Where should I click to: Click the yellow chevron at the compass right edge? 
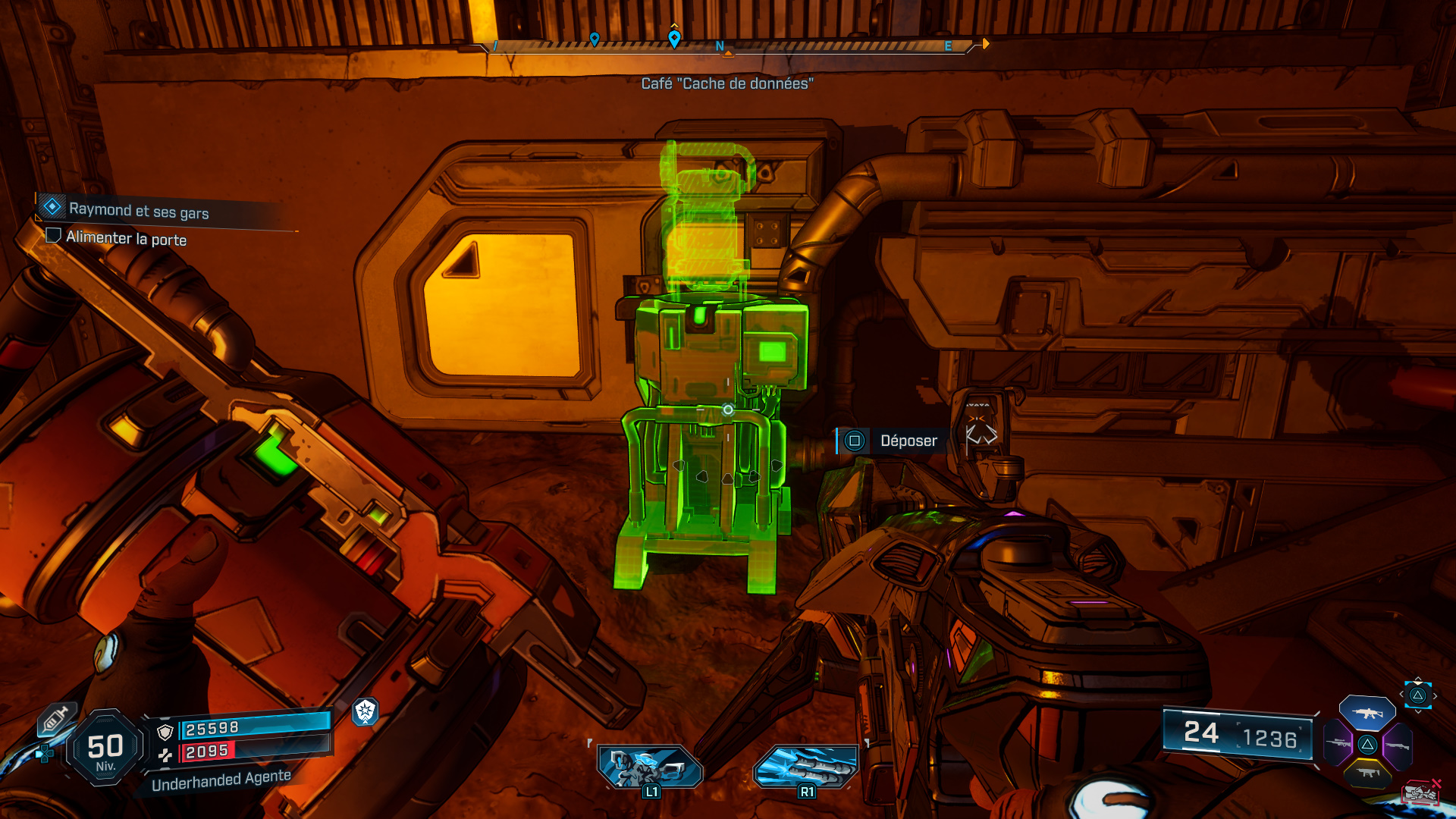coord(985,44)
